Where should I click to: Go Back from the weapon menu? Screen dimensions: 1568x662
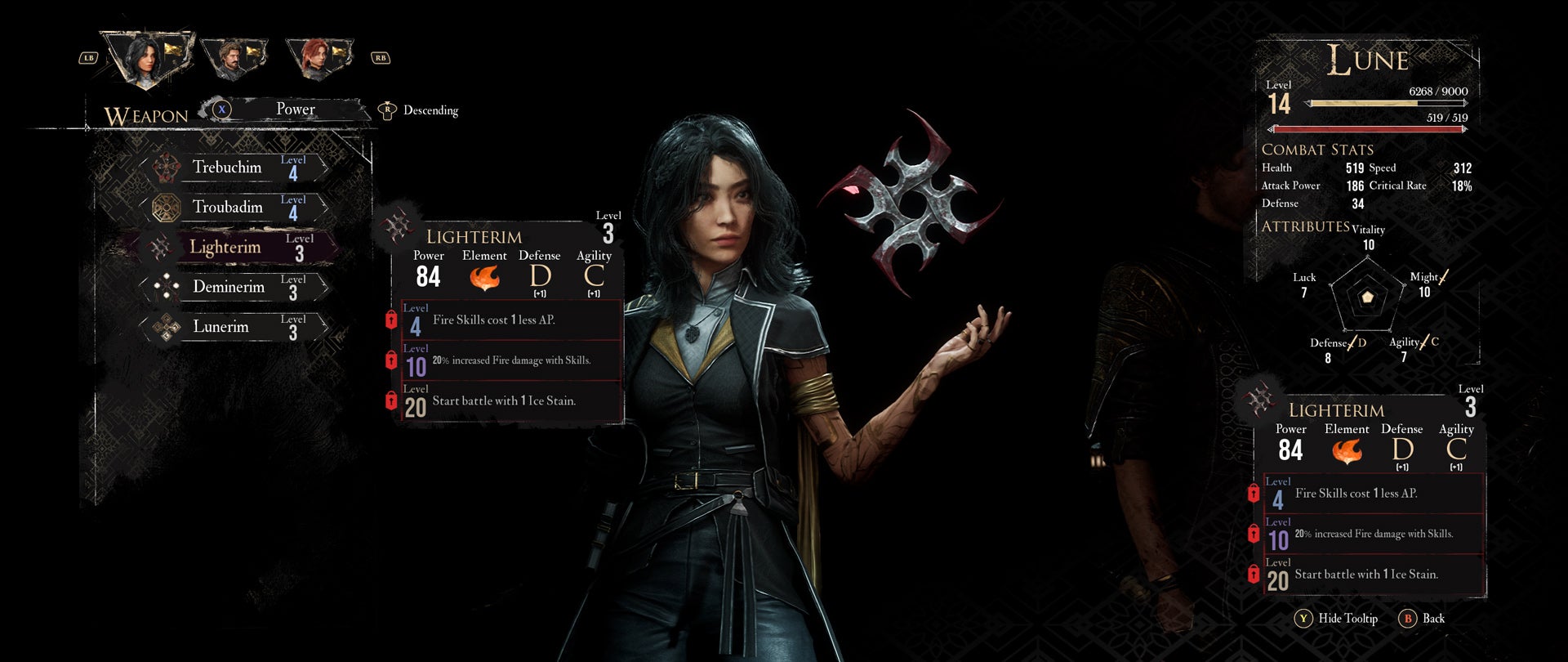coord(1423,619)
